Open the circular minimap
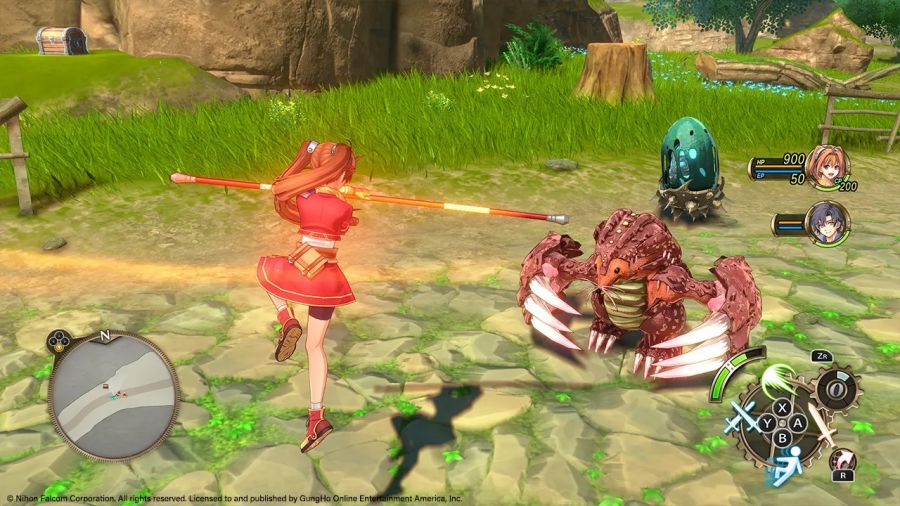 pyautogui.click(x=113, y=394)
